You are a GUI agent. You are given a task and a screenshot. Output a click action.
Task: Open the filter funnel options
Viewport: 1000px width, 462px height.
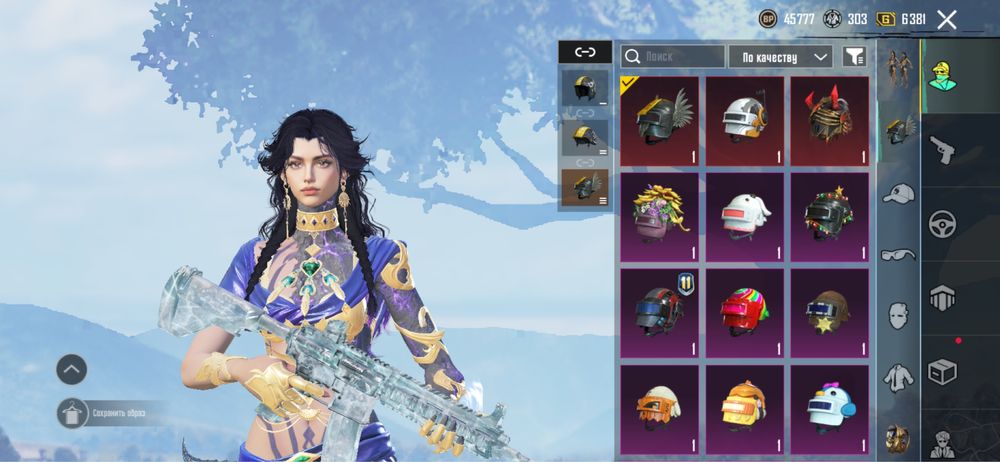(854, 57)
